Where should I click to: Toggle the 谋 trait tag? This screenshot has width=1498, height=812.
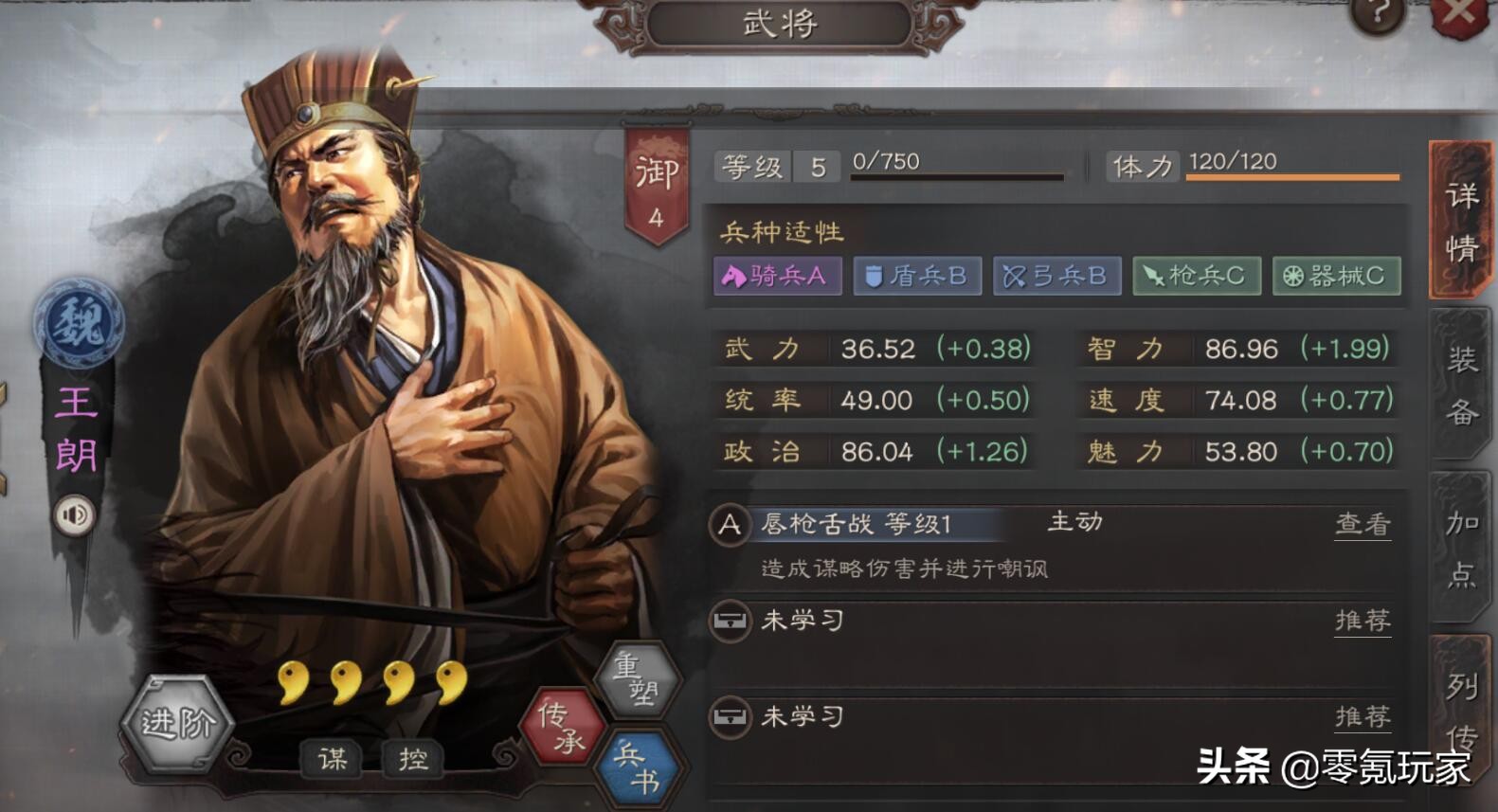click(x=334, y=758)
